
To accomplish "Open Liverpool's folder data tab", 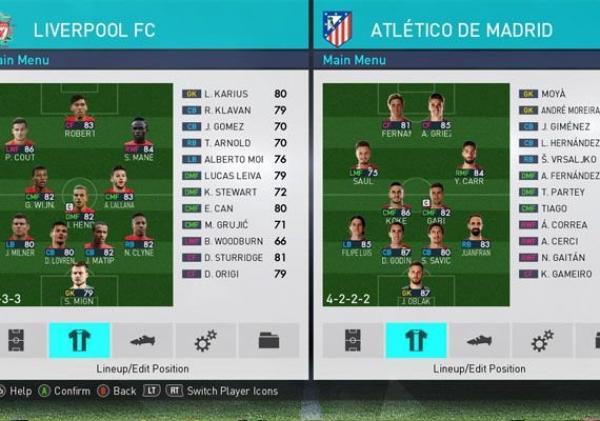I will (268, 341).
